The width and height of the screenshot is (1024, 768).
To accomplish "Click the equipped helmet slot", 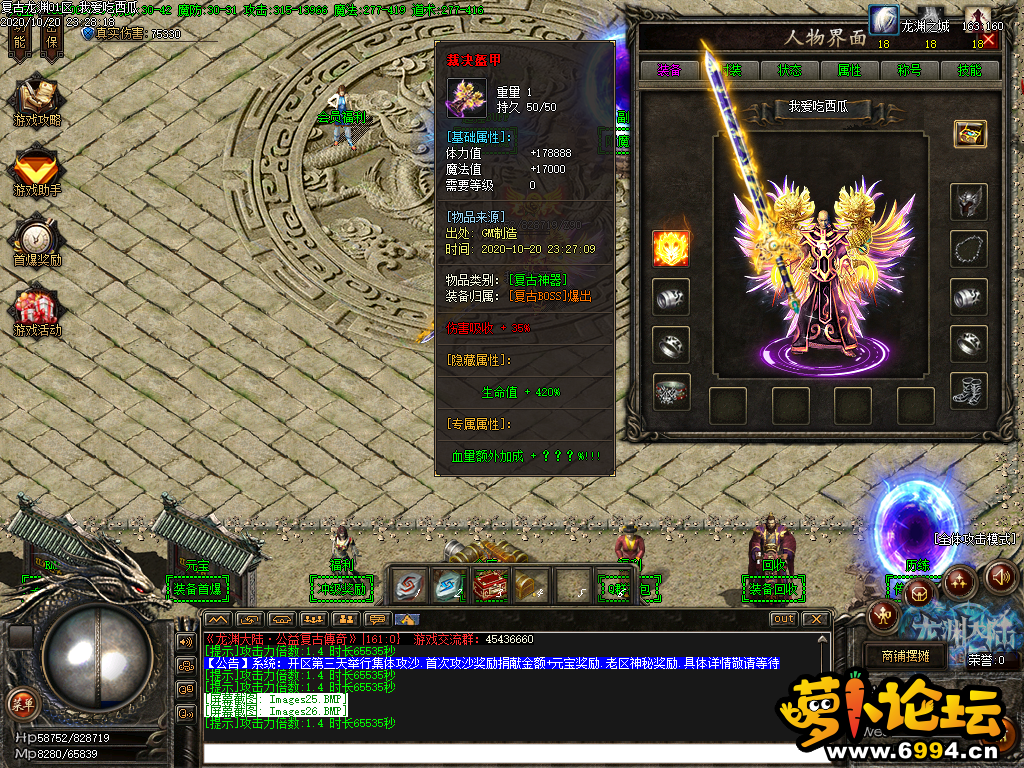I will (969, 201).
